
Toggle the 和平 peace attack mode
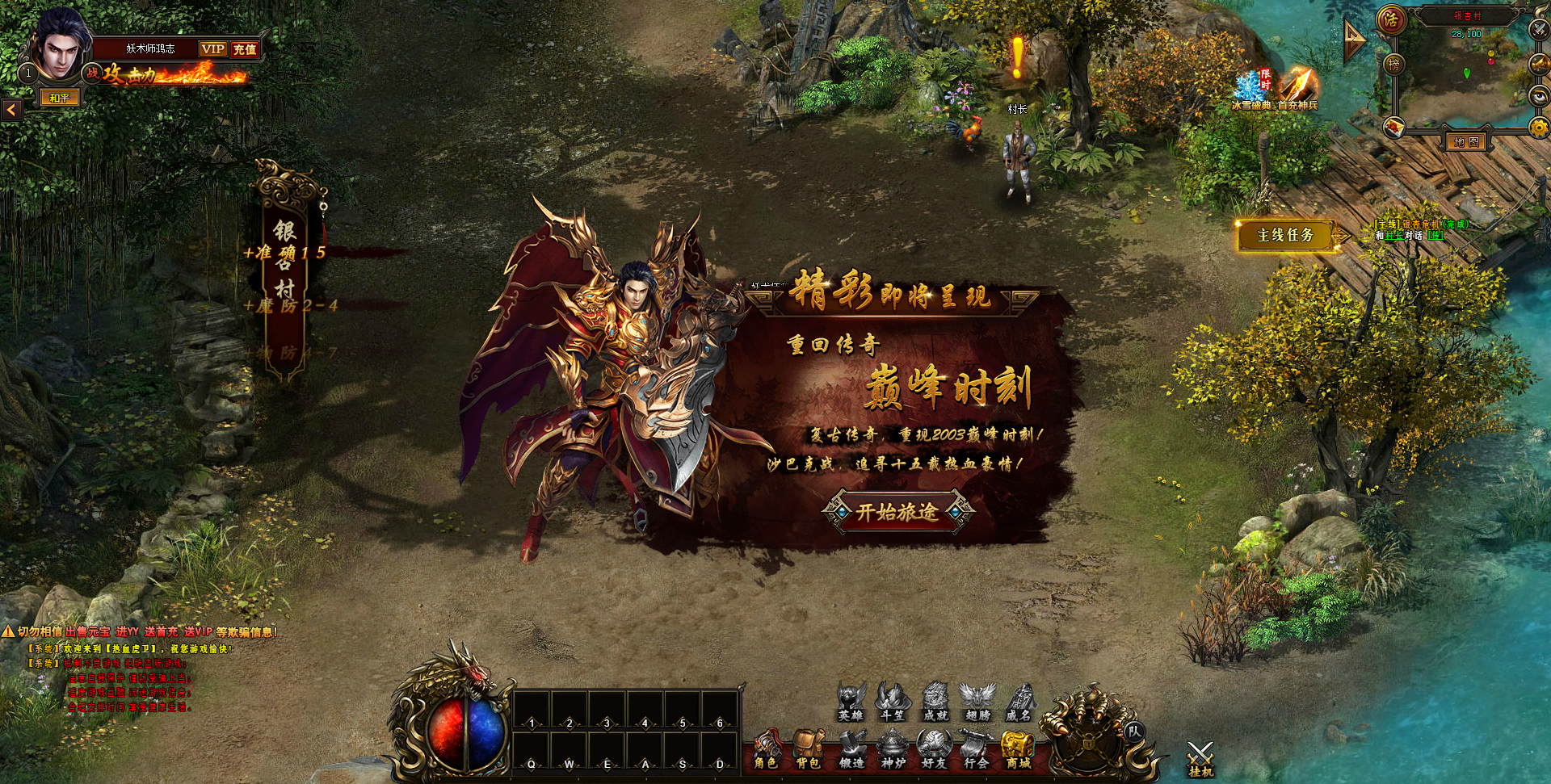61,99
